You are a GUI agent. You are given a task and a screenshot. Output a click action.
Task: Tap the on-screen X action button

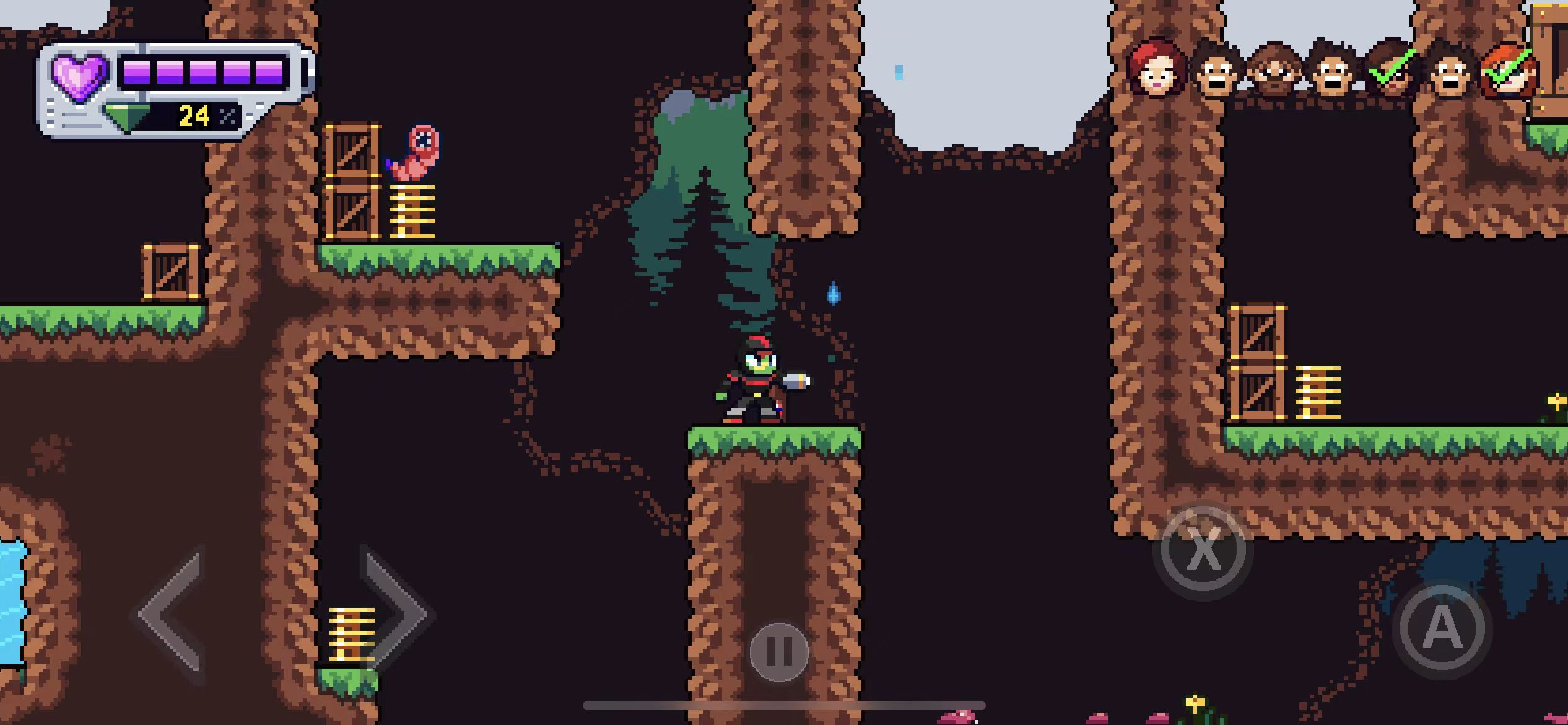(x=1203, y=550)
